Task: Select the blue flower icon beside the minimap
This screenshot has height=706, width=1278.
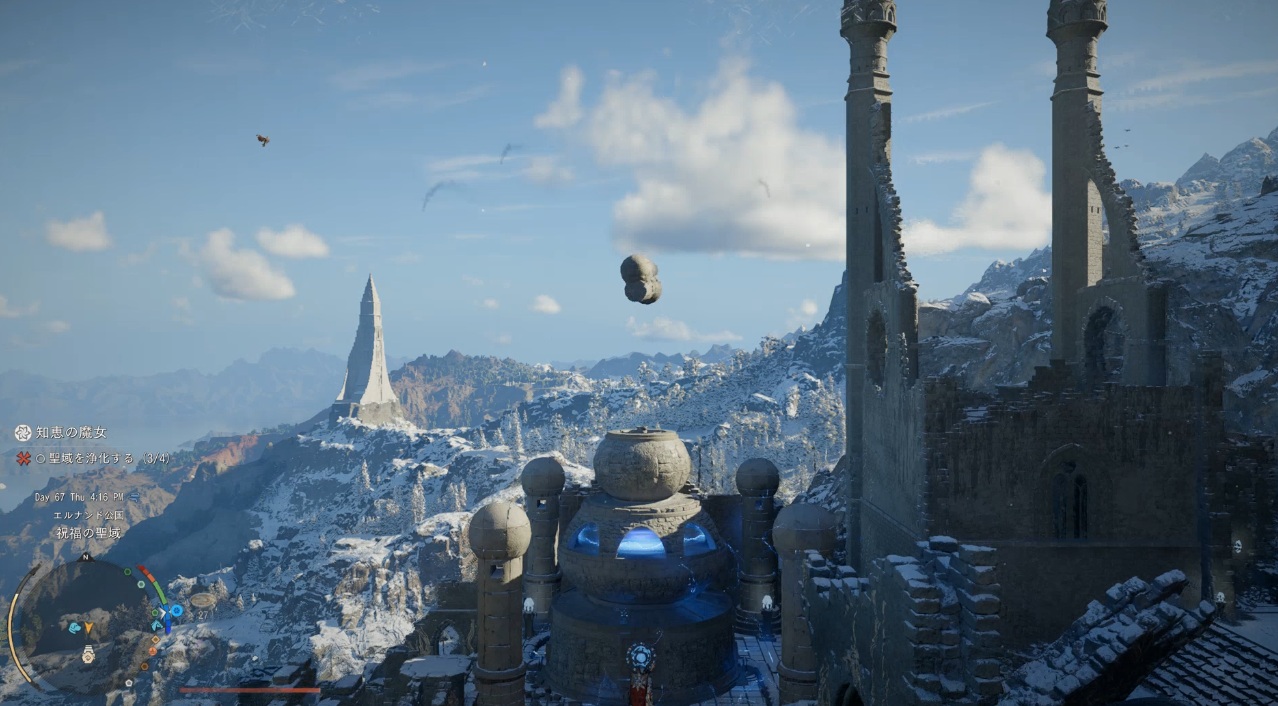Action: point(176,609)
